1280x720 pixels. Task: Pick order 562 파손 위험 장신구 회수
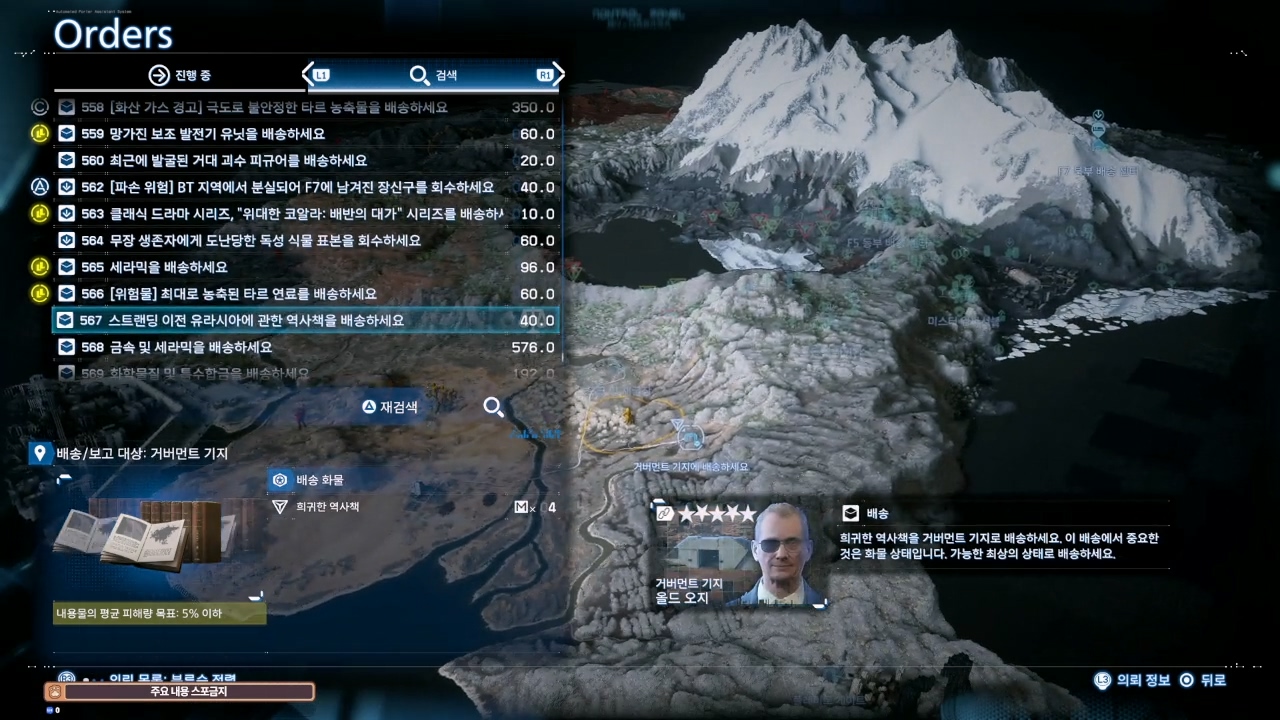301,187
